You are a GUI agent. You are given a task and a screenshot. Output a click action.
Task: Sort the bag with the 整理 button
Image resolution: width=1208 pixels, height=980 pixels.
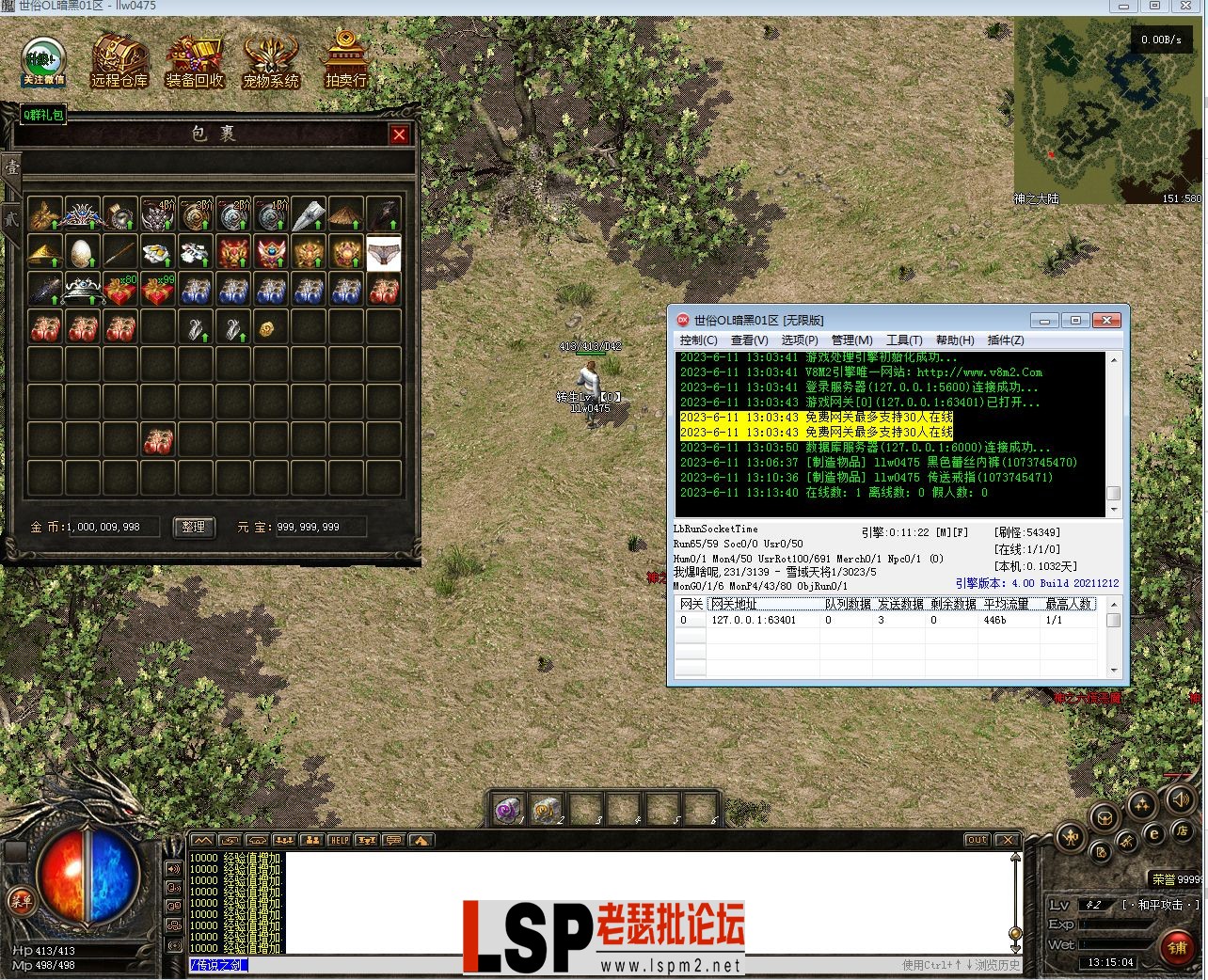pos(193,527)
